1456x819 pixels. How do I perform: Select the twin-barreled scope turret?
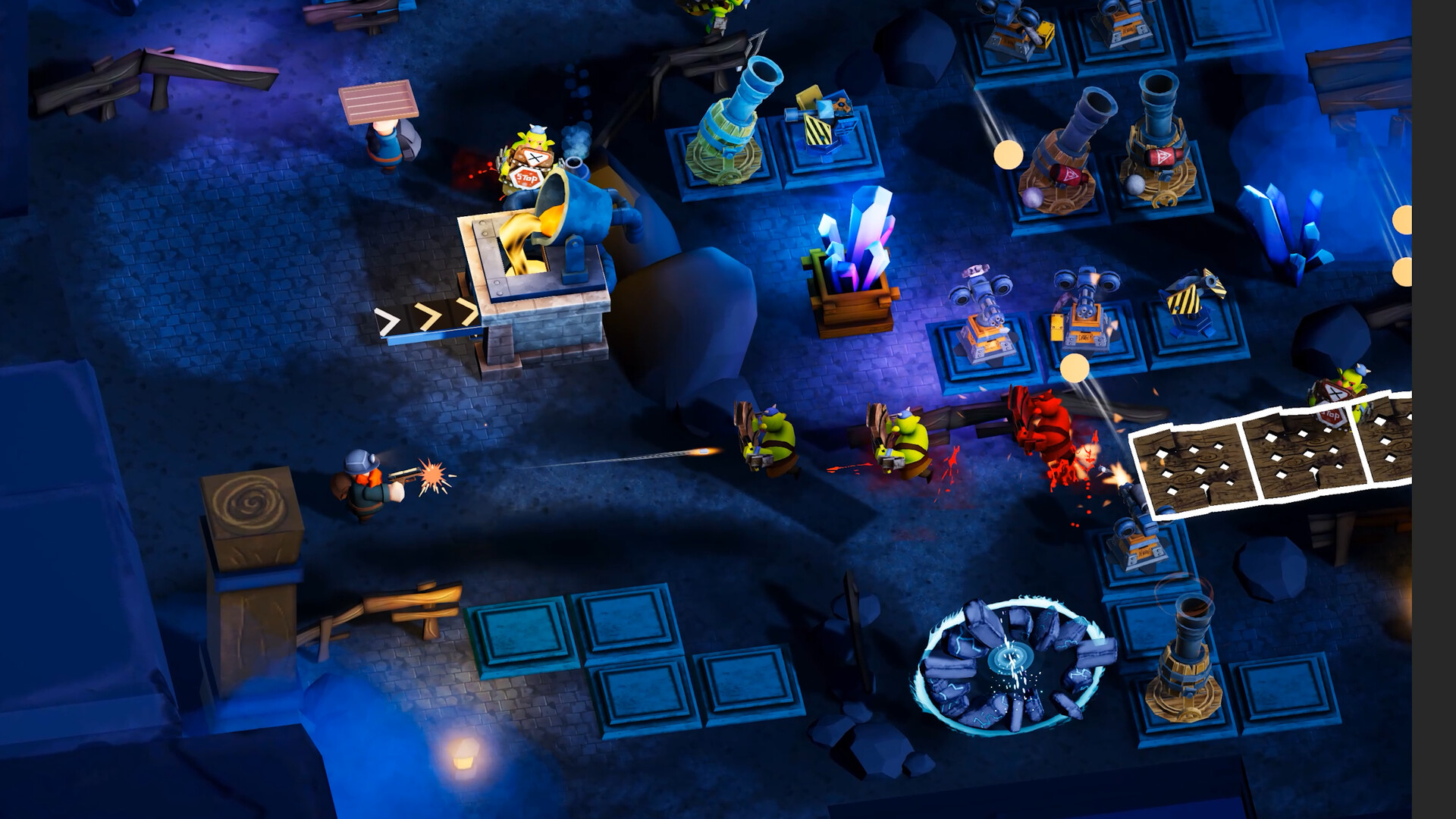(x=986, y=326)
